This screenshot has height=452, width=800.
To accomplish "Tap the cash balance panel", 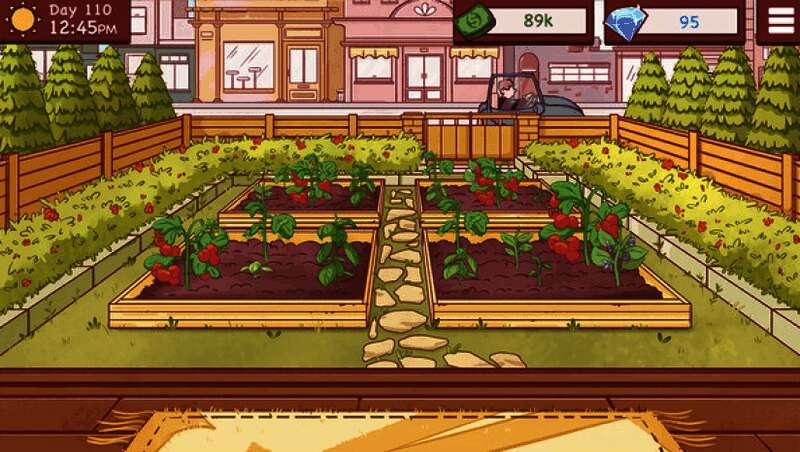I will [x=523, y=21].
